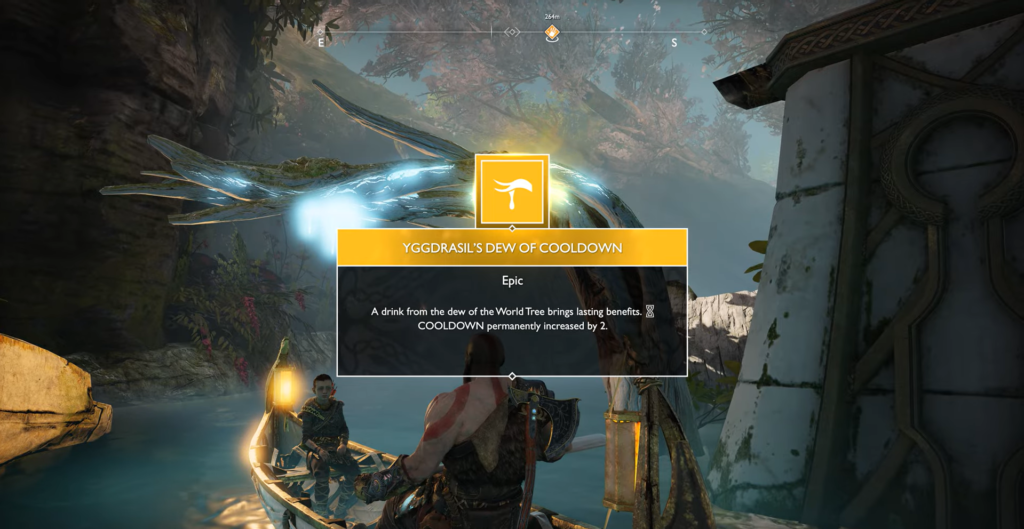Click the Yggdrasil's Dew of Cooldown title banner

click(512, 247)
